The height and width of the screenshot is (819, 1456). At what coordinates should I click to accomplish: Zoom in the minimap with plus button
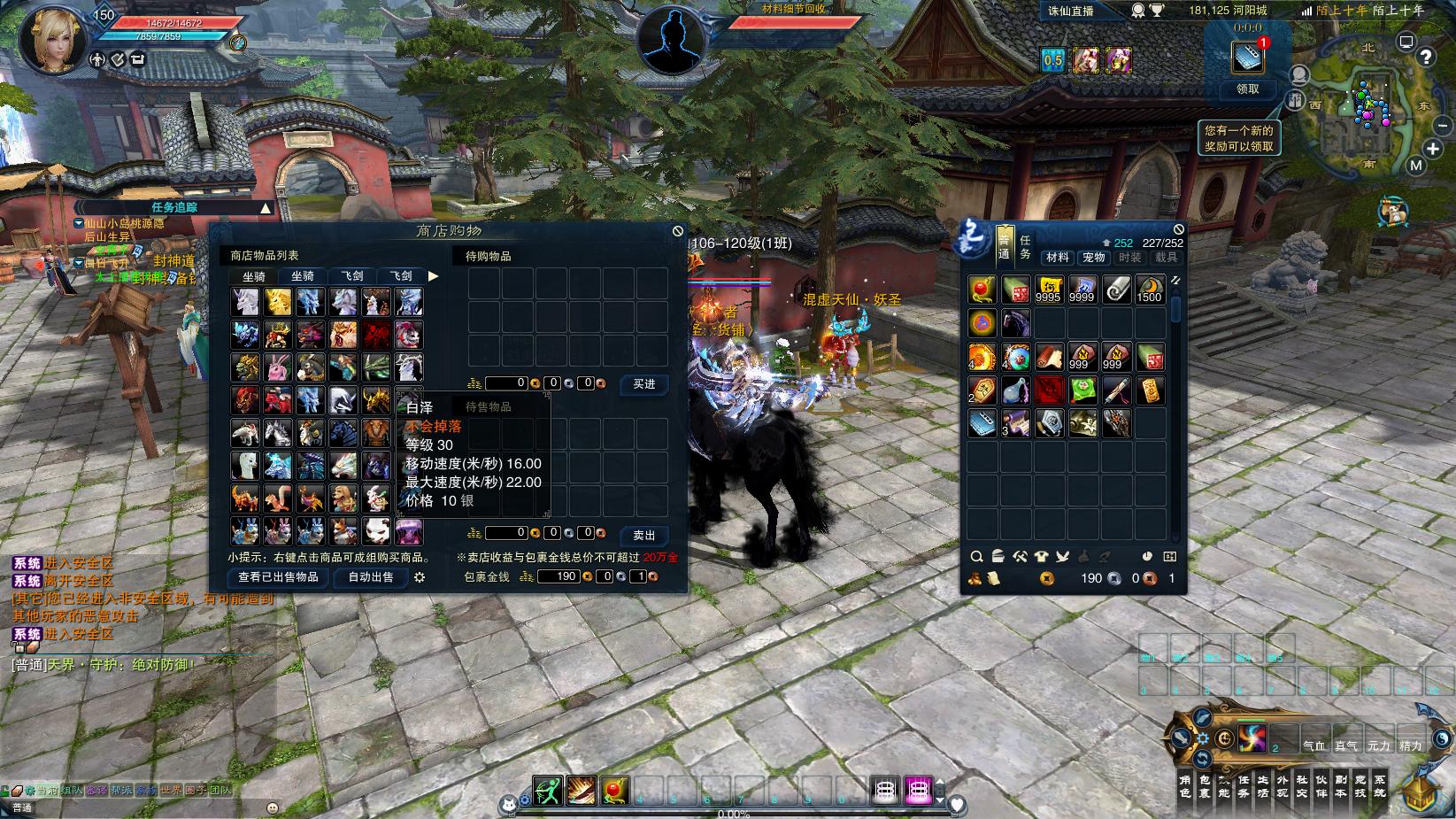1433,148
